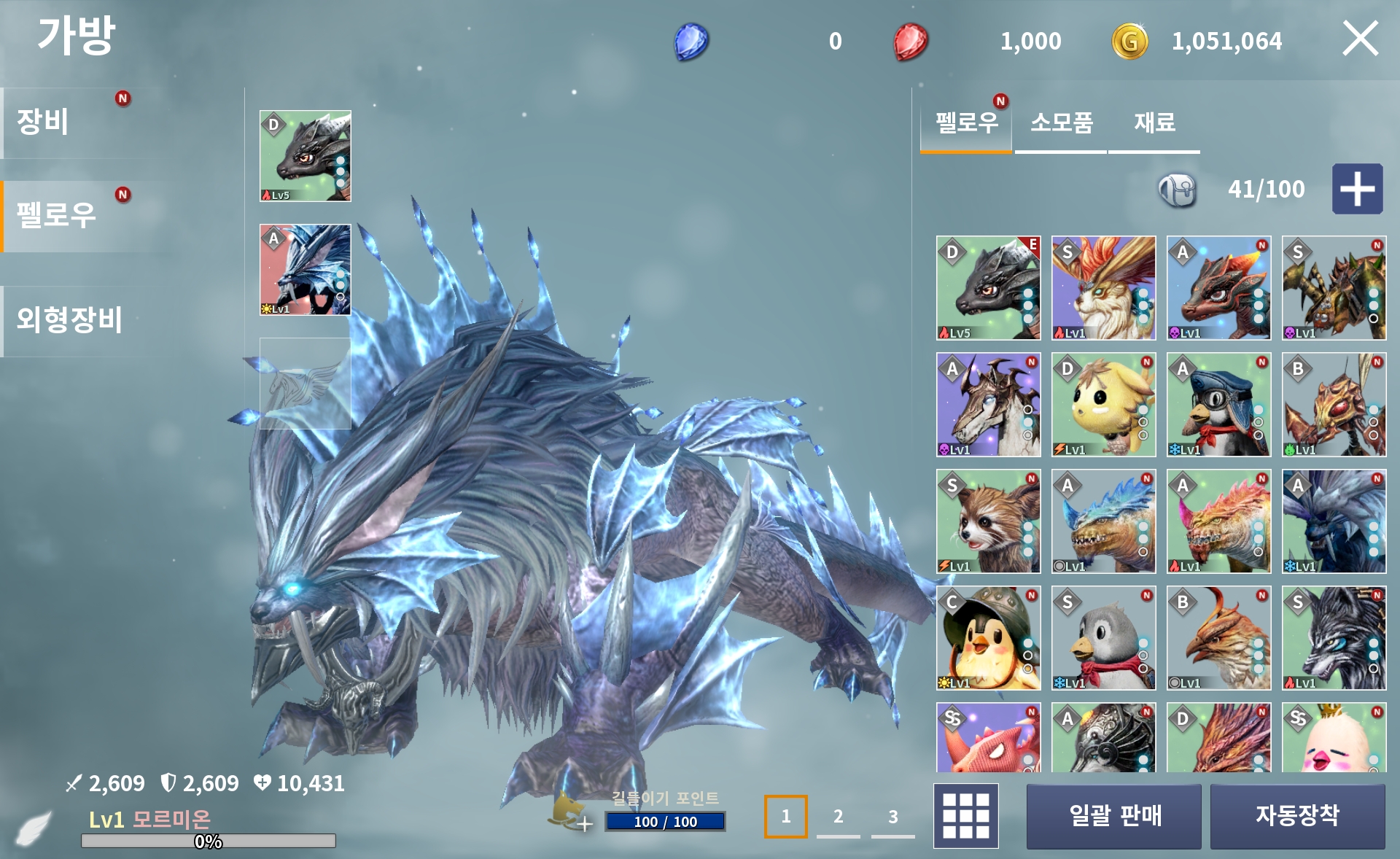Expand bag capacity with the plus button

click(x=1357, y=189)
